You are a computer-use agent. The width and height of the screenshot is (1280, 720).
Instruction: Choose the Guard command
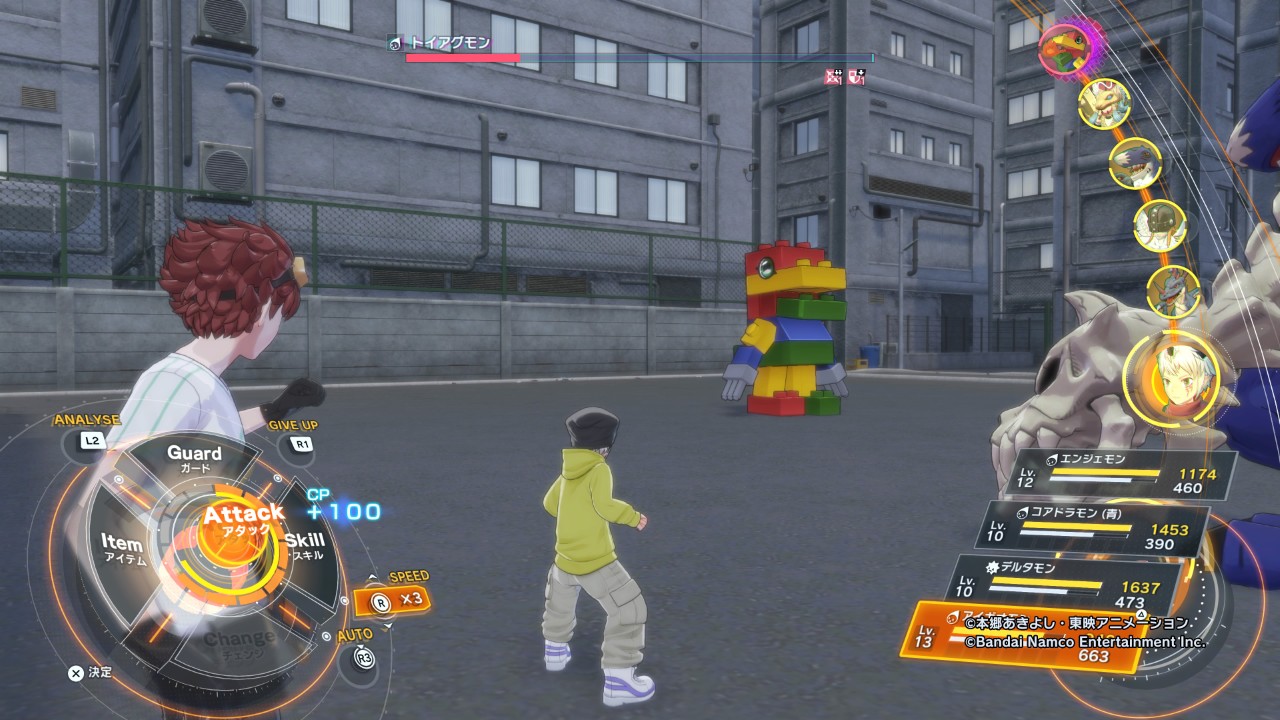[194, 459]
